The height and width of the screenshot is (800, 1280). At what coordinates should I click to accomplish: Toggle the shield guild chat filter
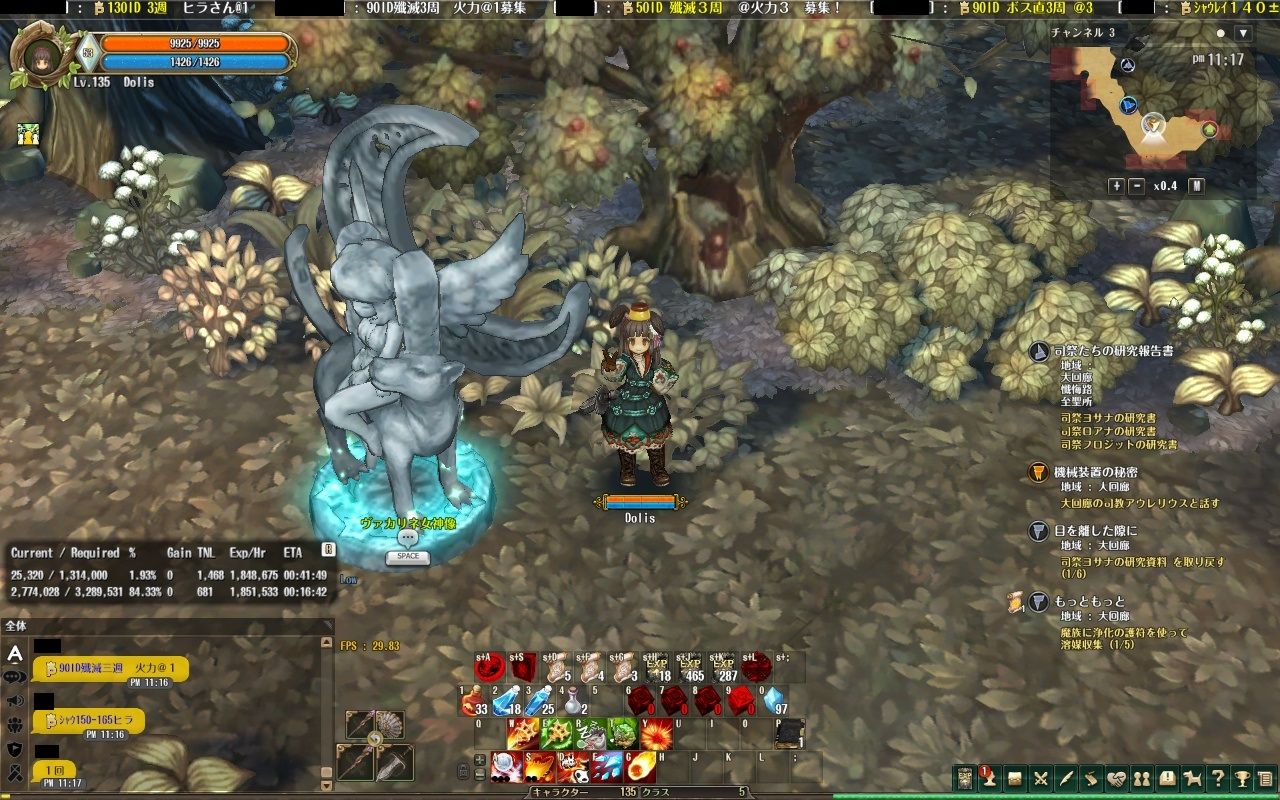click(14, 748)
